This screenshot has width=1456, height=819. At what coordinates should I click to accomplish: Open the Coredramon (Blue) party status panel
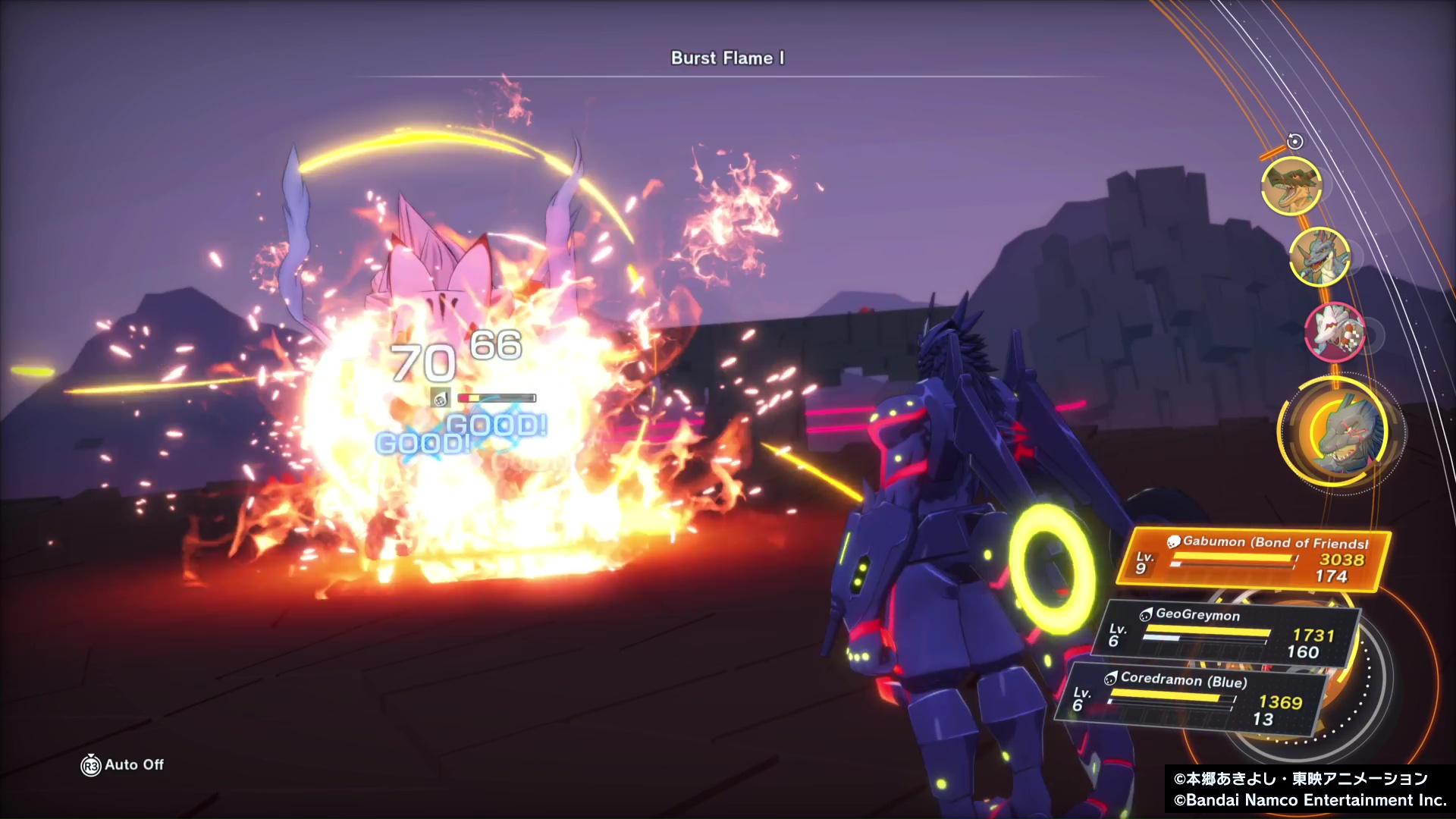[x=1189, y=699]
